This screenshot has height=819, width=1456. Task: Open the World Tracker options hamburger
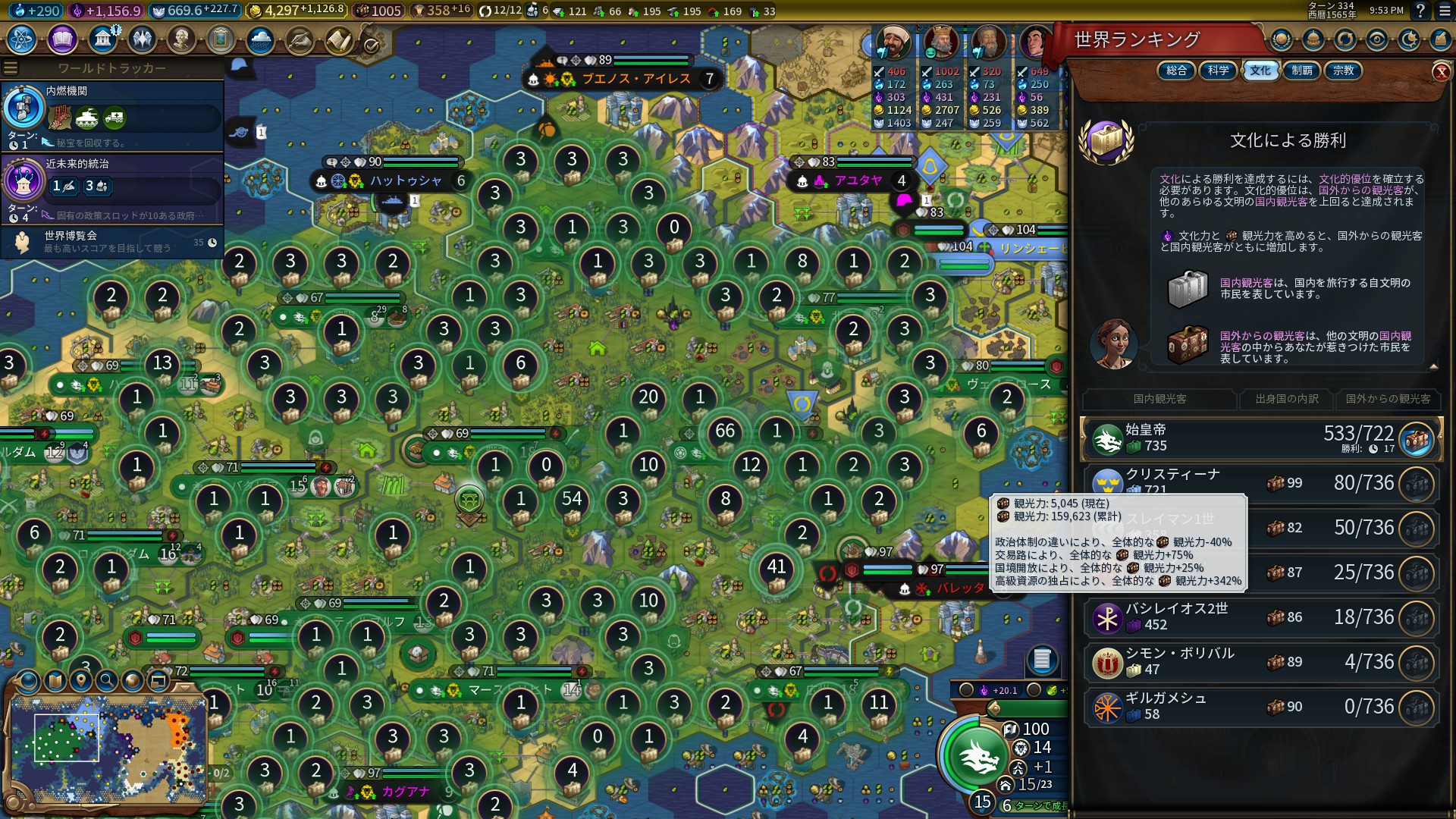click(x=11, y=68)
